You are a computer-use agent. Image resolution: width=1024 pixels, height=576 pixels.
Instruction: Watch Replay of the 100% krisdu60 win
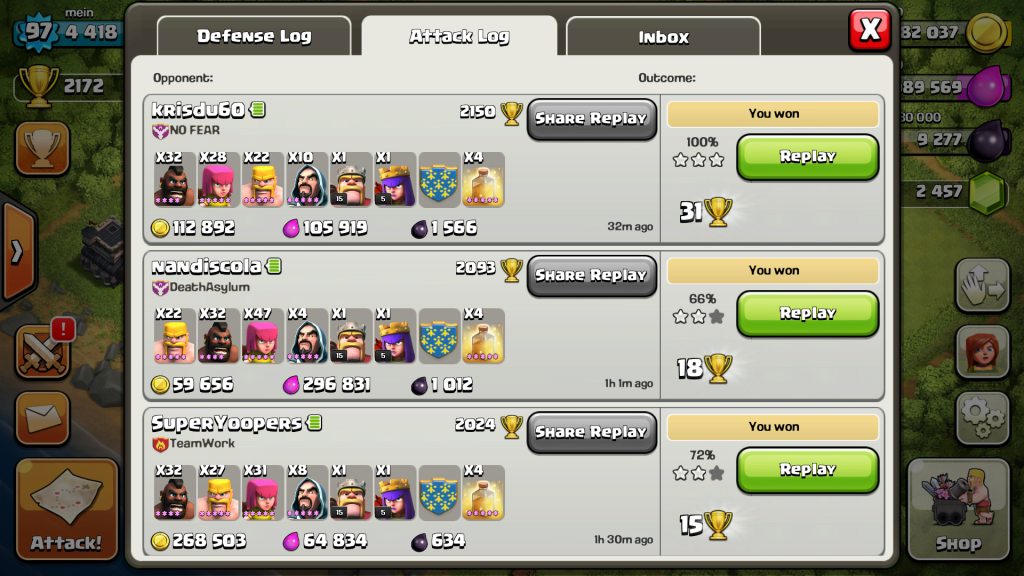click(807, 157)
